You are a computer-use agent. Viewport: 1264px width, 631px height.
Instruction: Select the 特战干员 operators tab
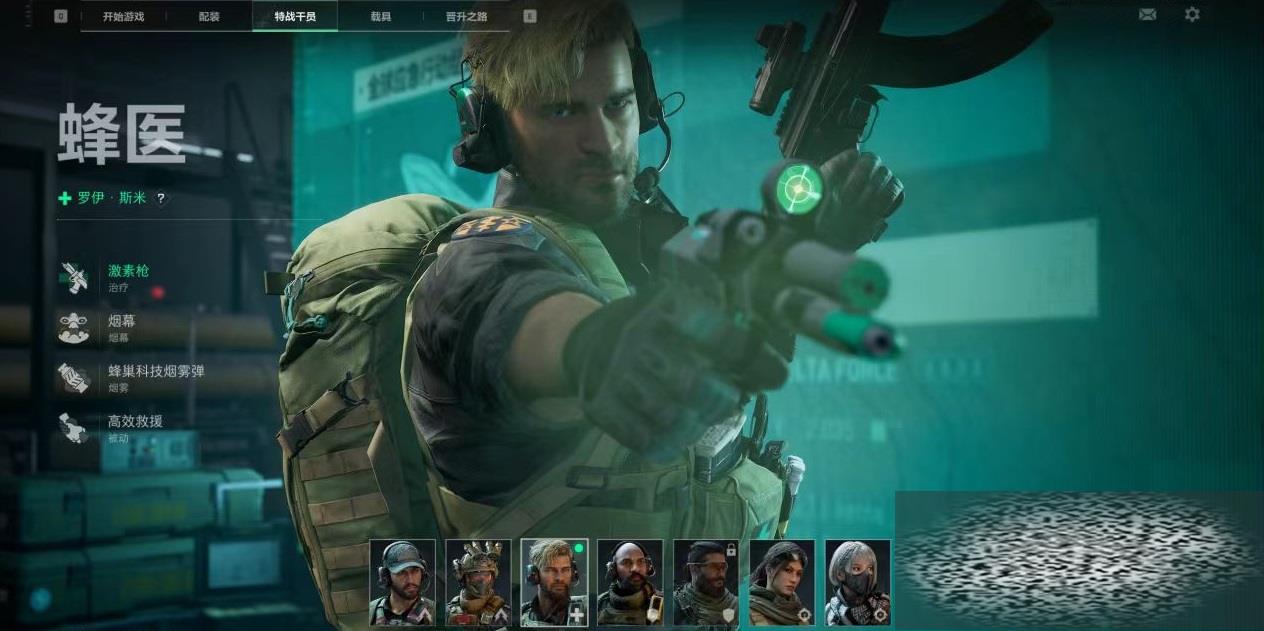pyautogui.click(x=294, y=16)
